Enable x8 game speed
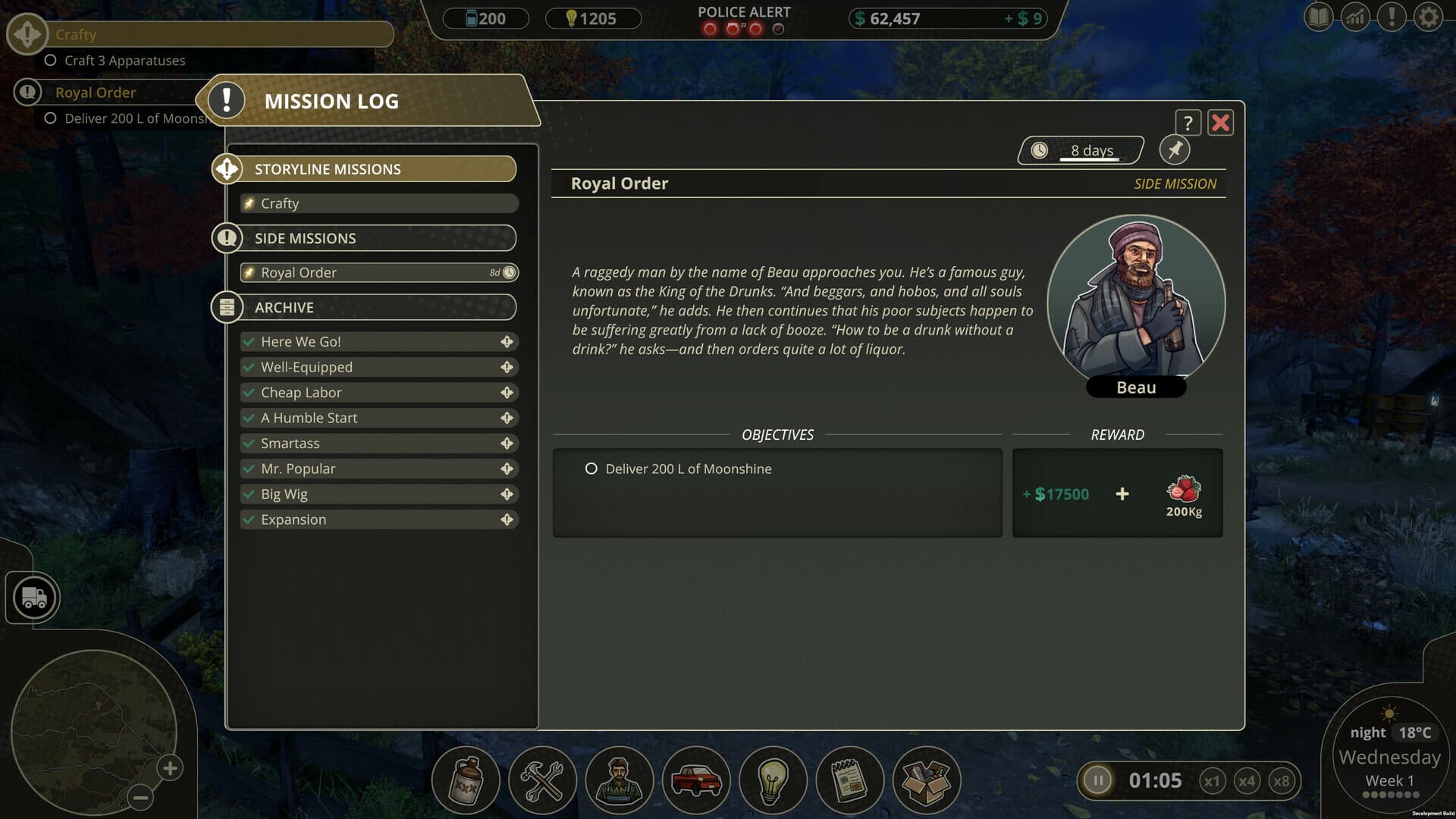 pos(1282,780)
